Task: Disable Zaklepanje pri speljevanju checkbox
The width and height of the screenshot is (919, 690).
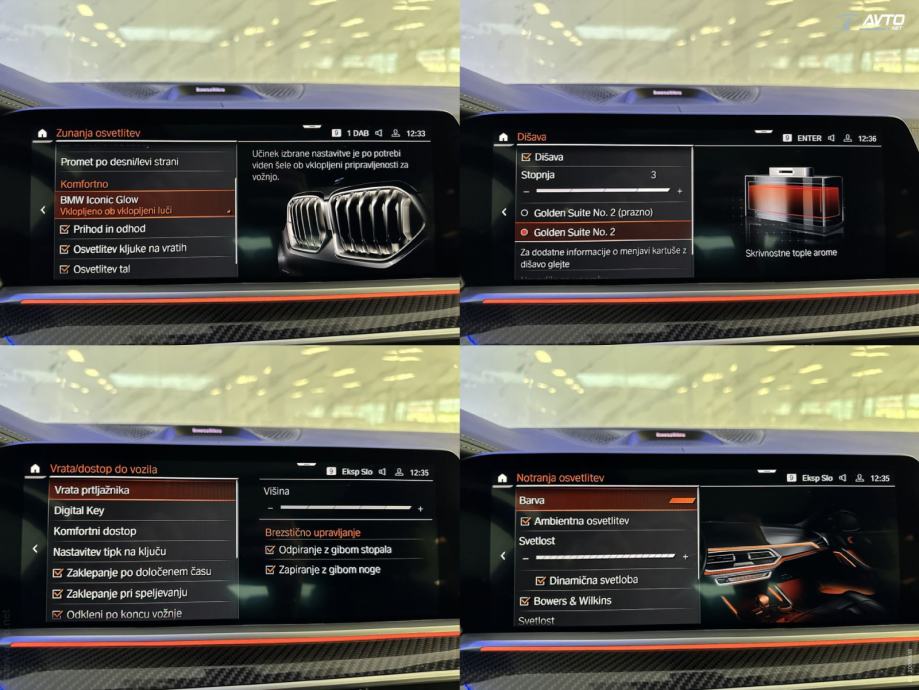Action: point(58,593)
